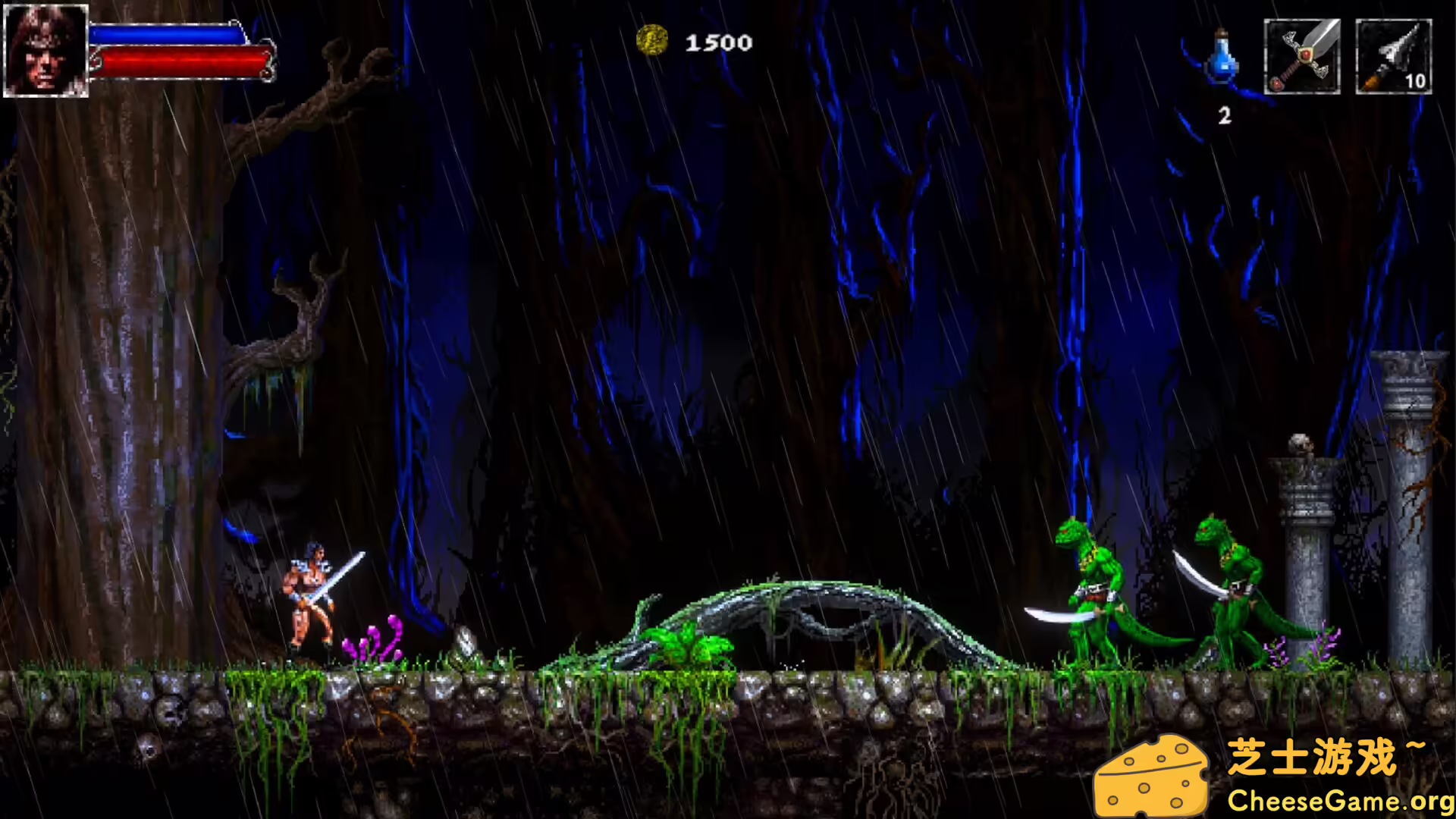Select the sword weapon slot
This screenshot has height=819, width=1456.
(1301, 57)
